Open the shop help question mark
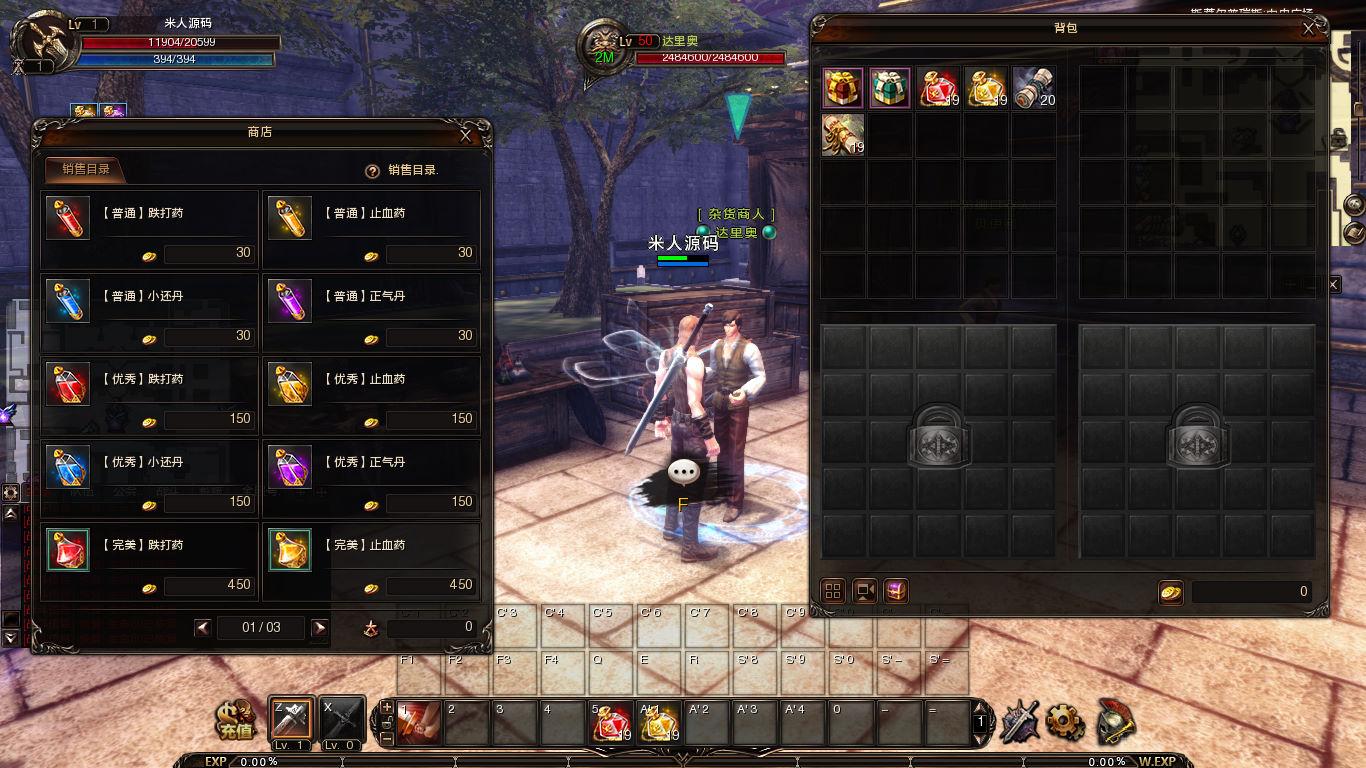The image size is (1366, 768). 372,171
